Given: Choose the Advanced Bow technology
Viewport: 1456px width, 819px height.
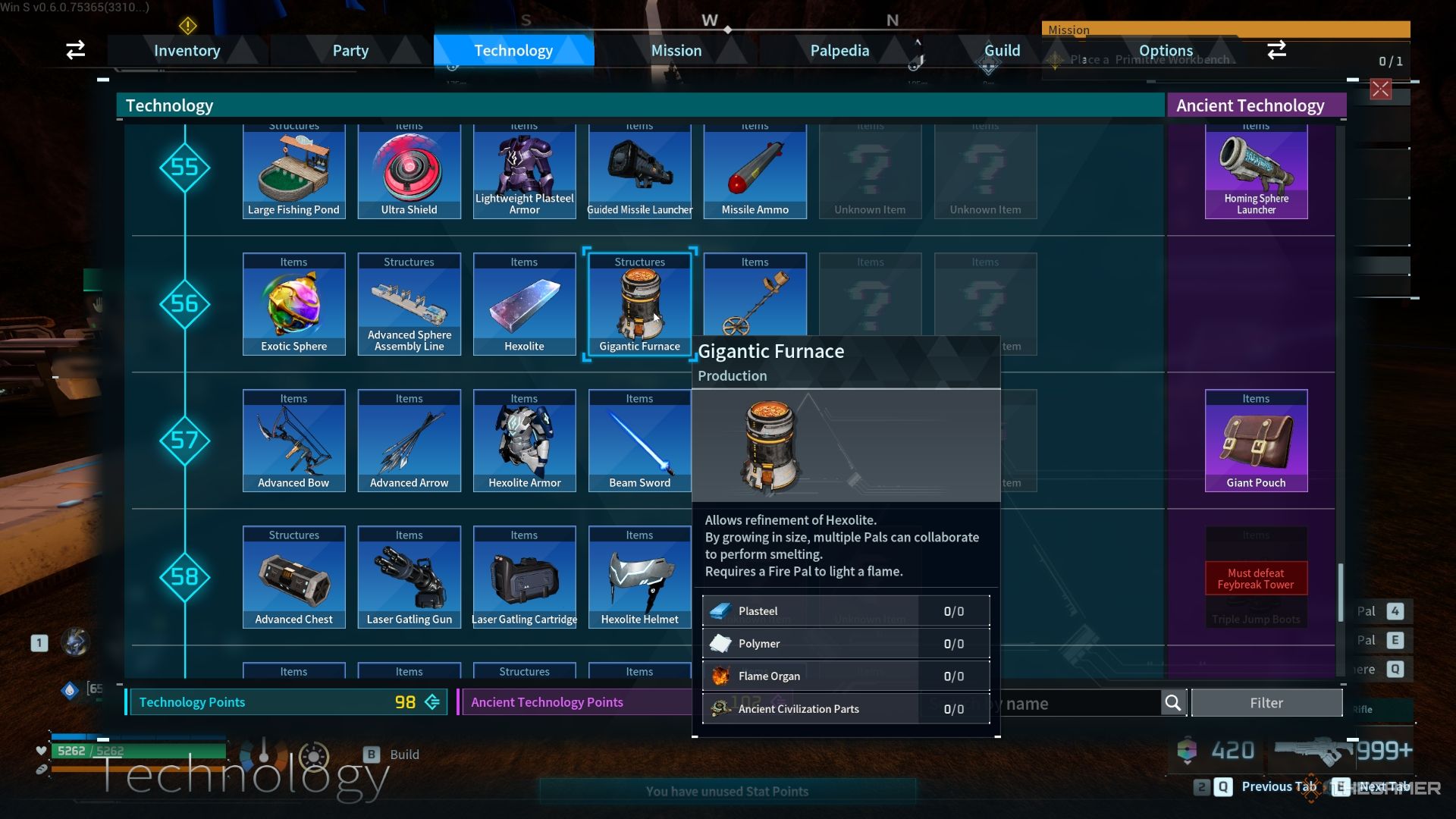Looking at the screenshot, I should [x=293, y=441].
